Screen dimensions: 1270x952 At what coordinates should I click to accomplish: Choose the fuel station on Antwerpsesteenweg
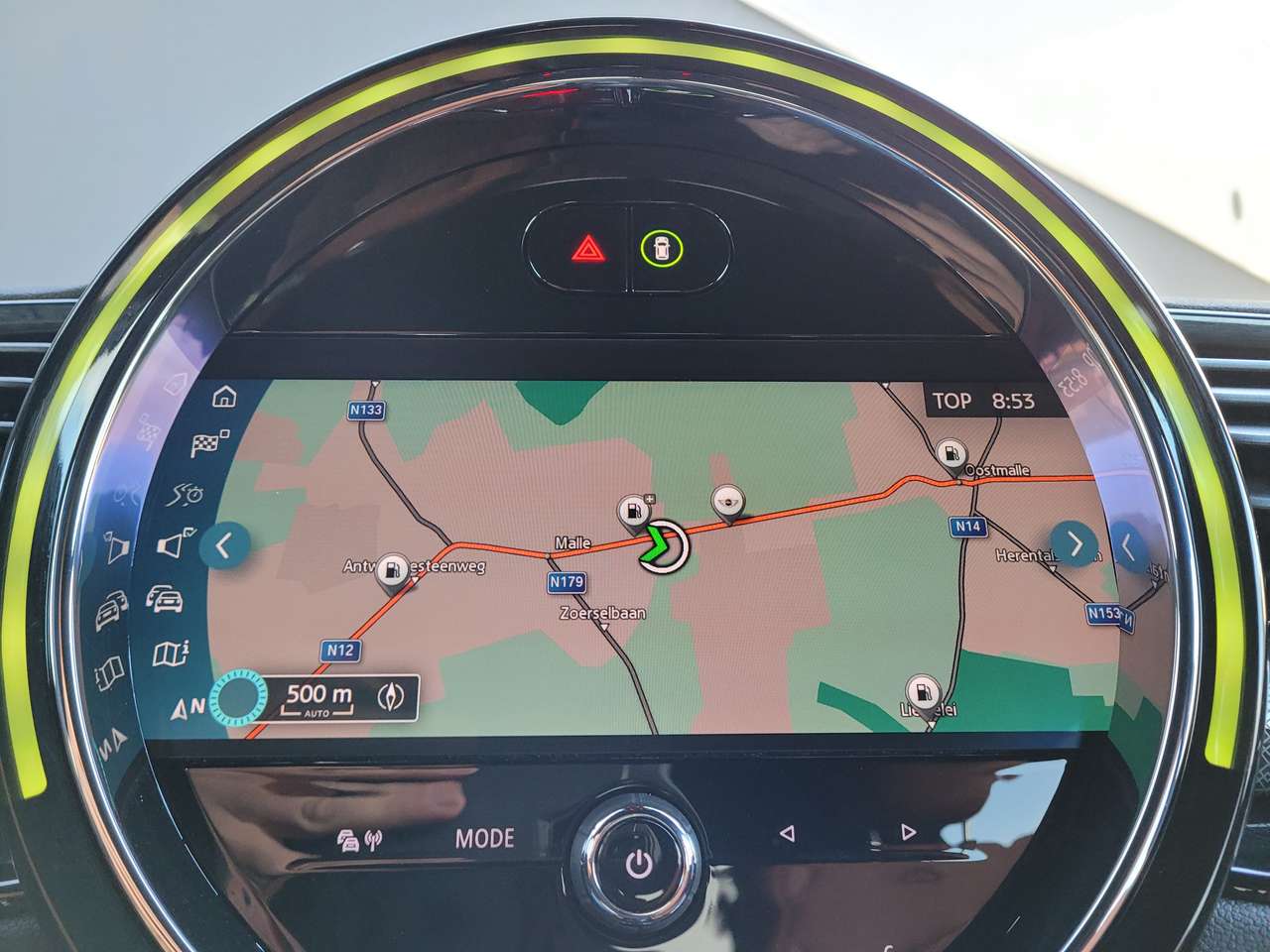[392, 570]
